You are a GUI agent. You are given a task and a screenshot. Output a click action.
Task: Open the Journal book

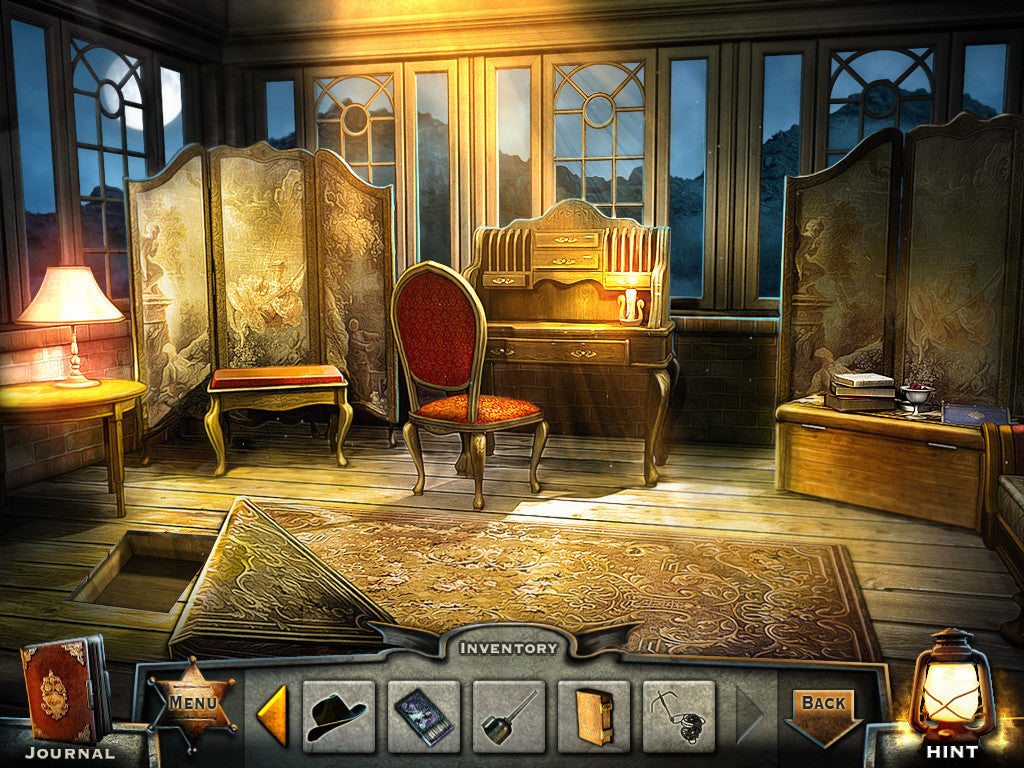(x=62, y=690)
